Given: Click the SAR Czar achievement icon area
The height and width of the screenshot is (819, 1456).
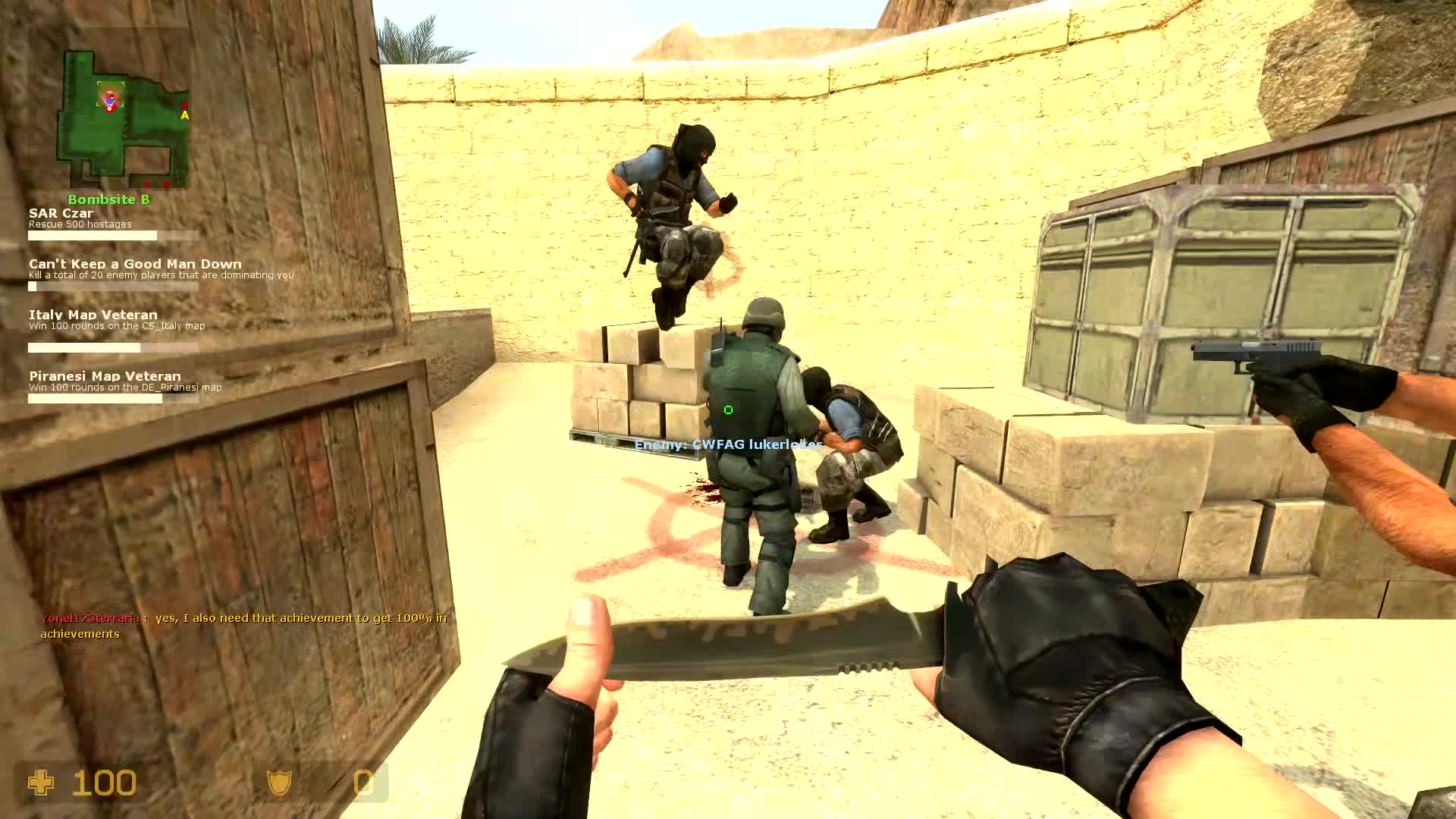Looking at the screenshot, I should (x=61, y=213).
